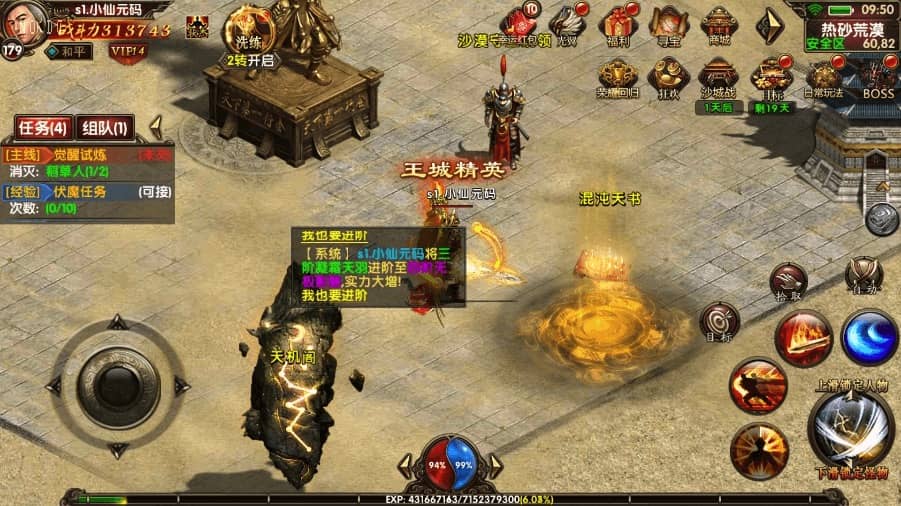Open the 荣耀回归 trophy event
The height and width of the screenshot is (506, 901).
coord(617,76)
